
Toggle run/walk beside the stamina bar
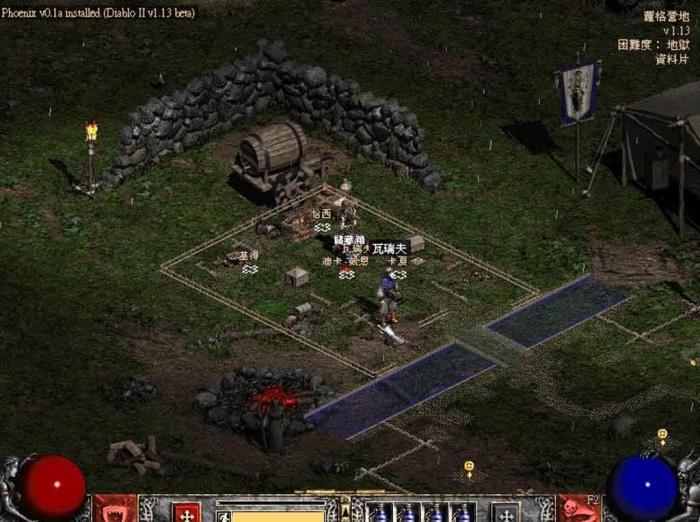click(x=223, y=516)
